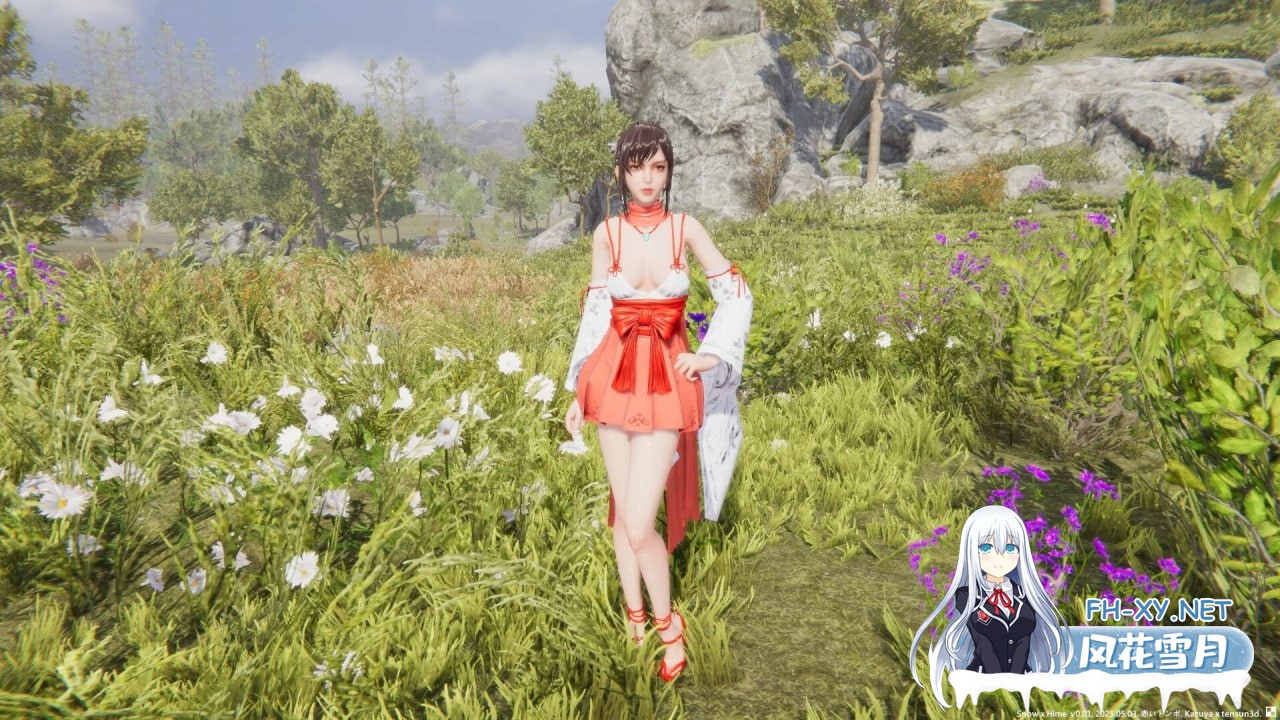Click the small square icon beside version text
The height and width of the screenshot is (720, 1280).
1271,712
